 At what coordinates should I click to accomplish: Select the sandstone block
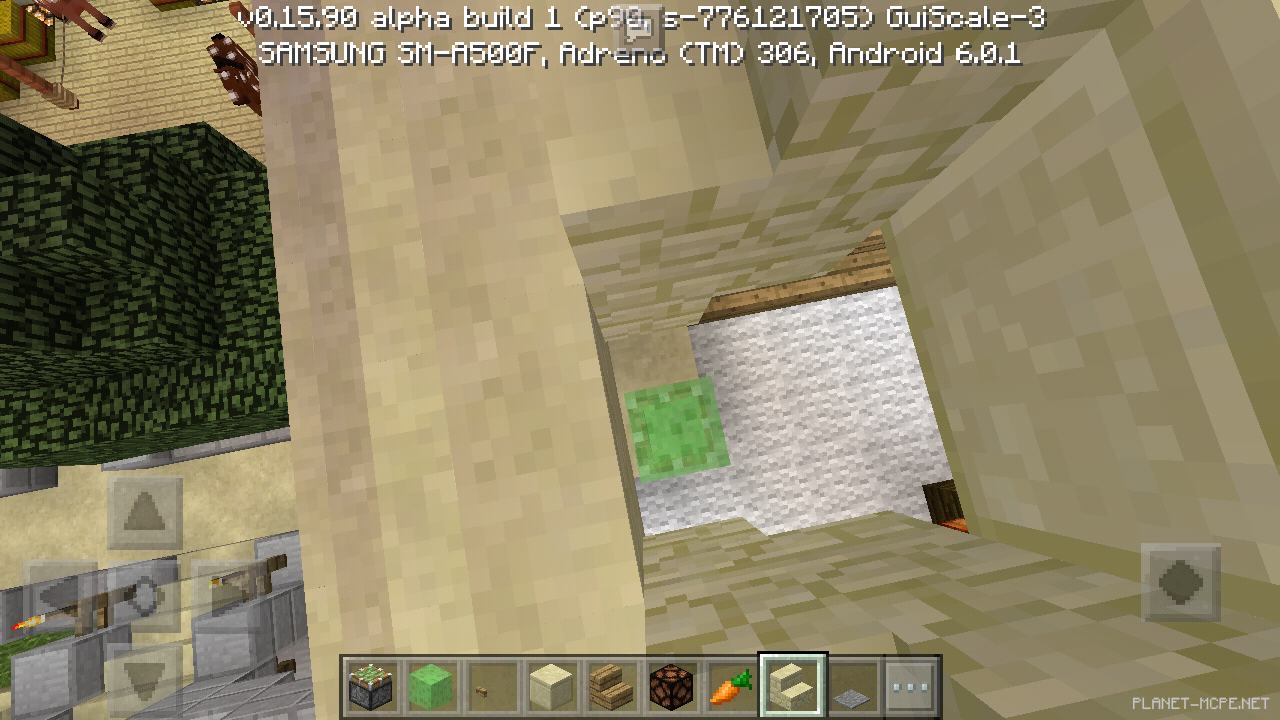pos(551,686)
